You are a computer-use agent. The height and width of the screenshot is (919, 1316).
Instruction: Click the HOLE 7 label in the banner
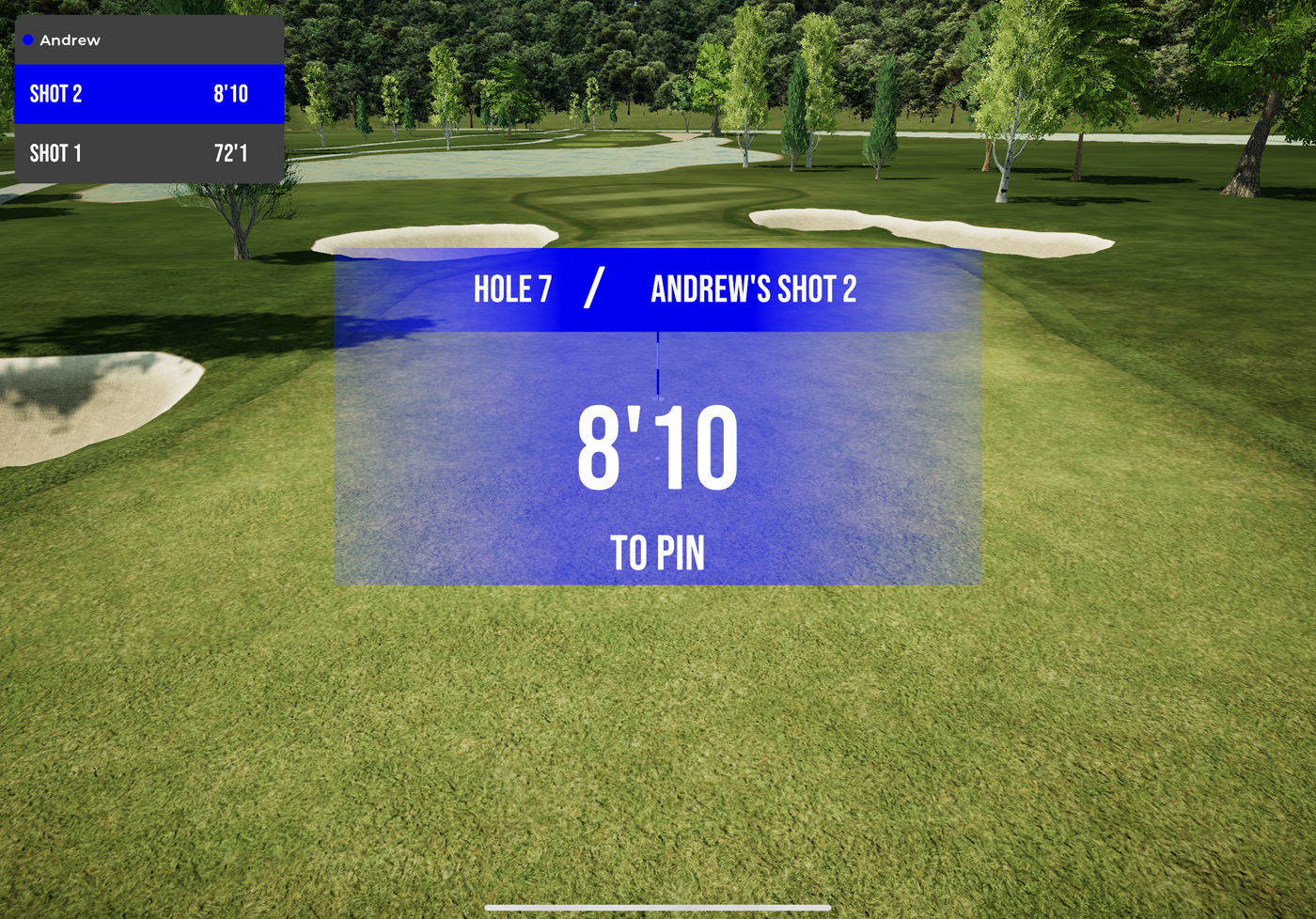point(510,289)
